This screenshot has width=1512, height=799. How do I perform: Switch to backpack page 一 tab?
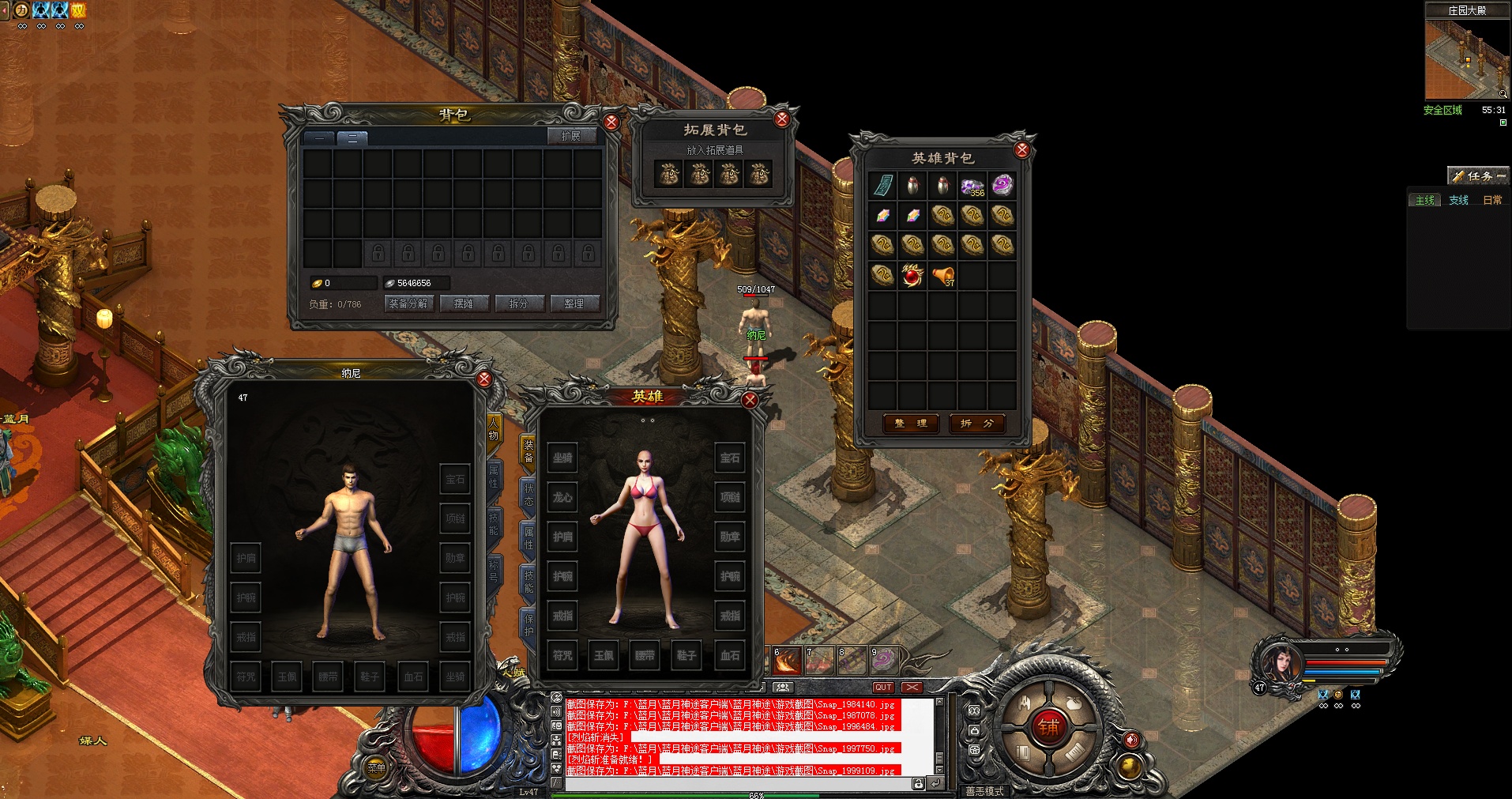319,138
